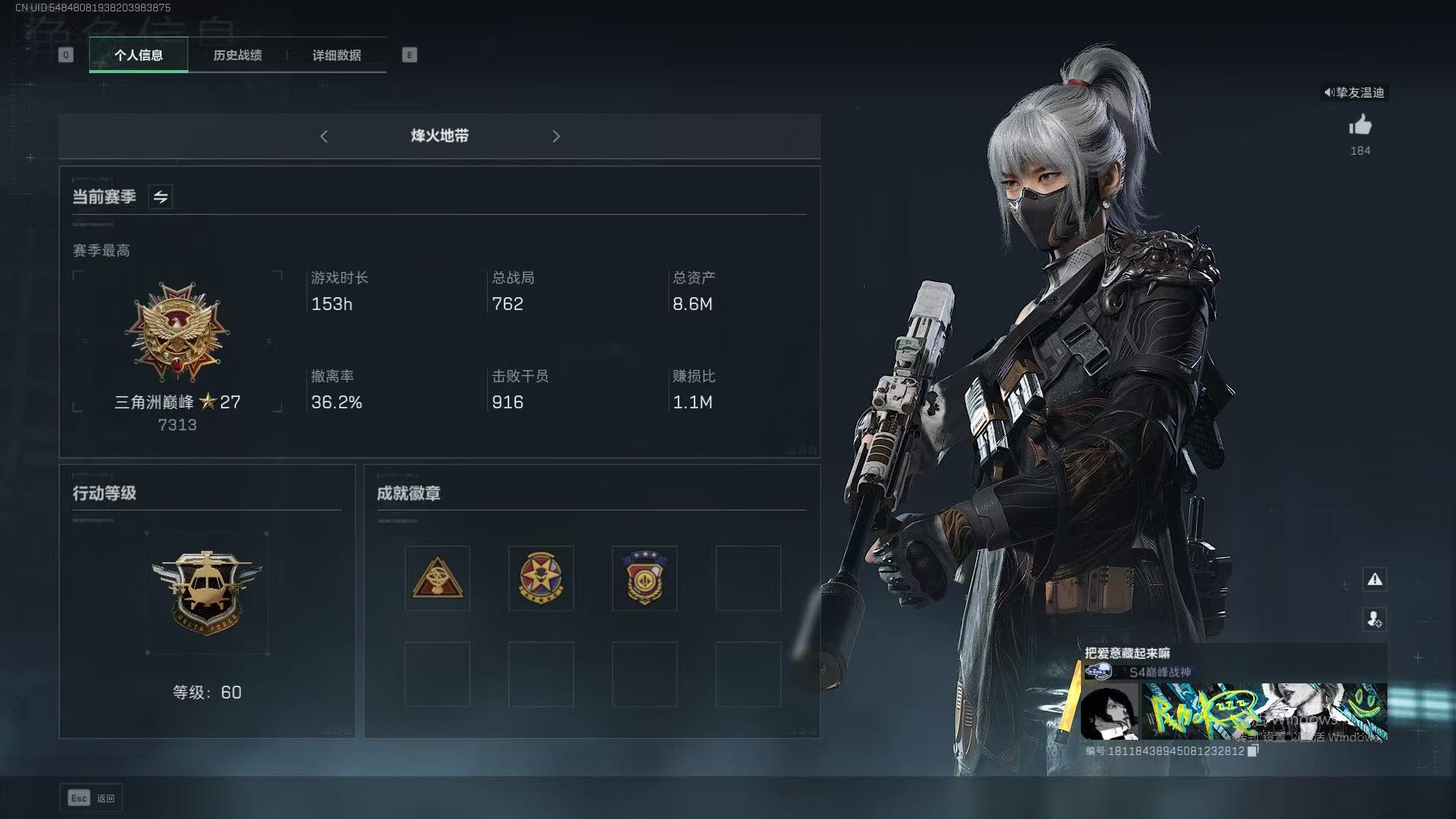1456x819 pixels.
Task: Select the blue-starred shield achievement badge
Action: point(644,578)
